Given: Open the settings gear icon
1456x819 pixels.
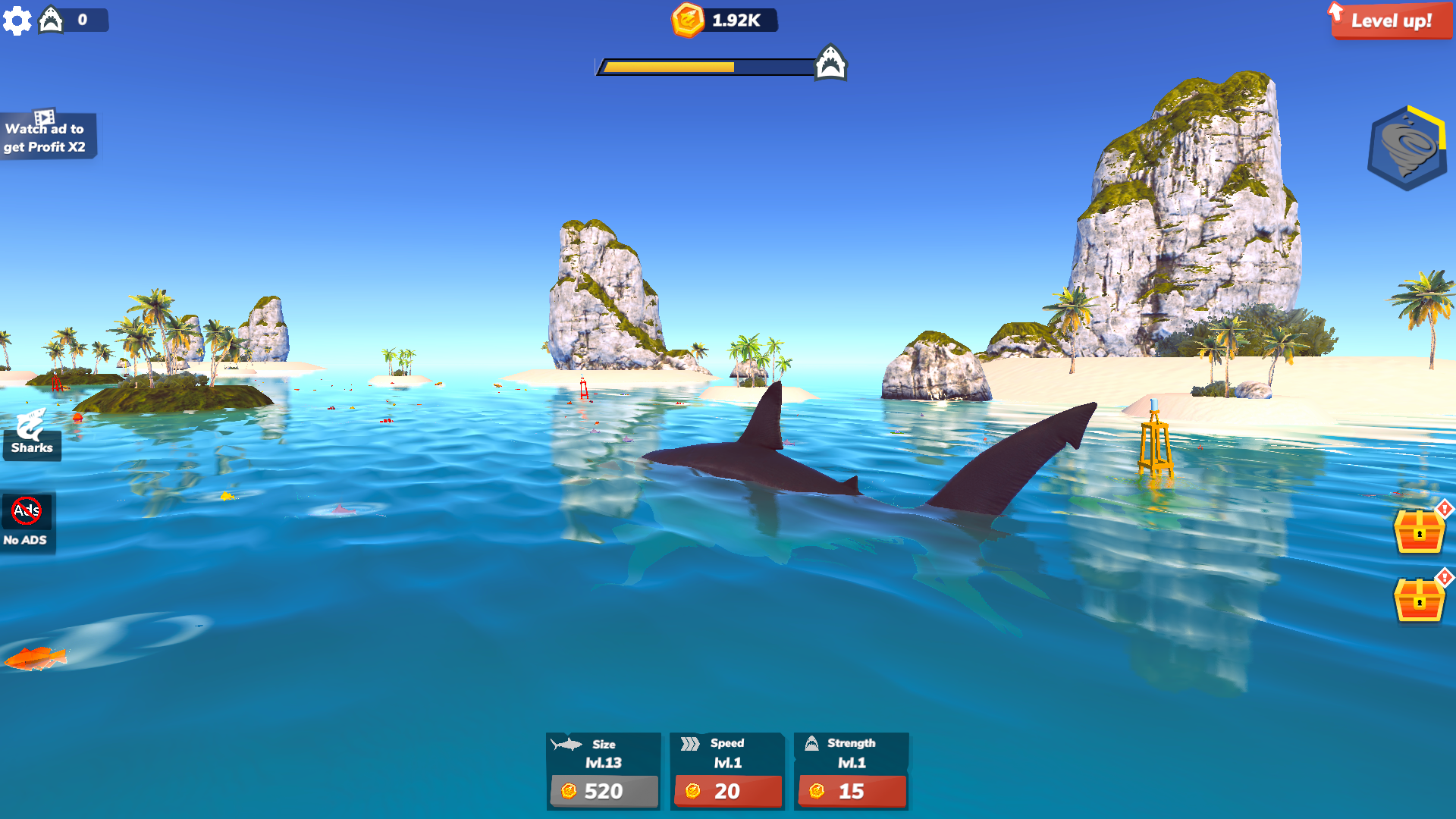Looking at the screenshot, I should tap(17, 20).
